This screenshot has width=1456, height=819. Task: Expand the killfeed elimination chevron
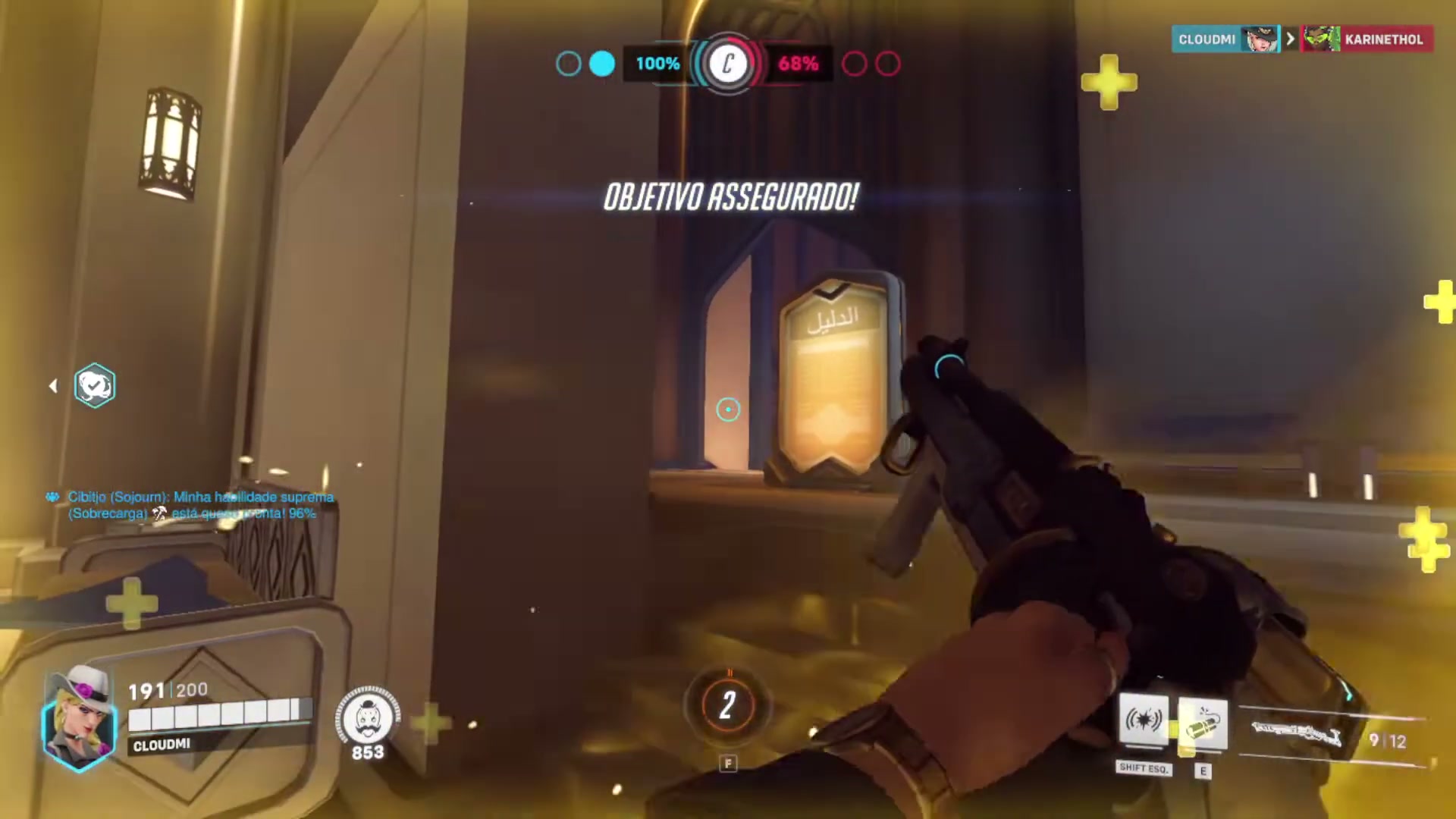coord(1289,39)
